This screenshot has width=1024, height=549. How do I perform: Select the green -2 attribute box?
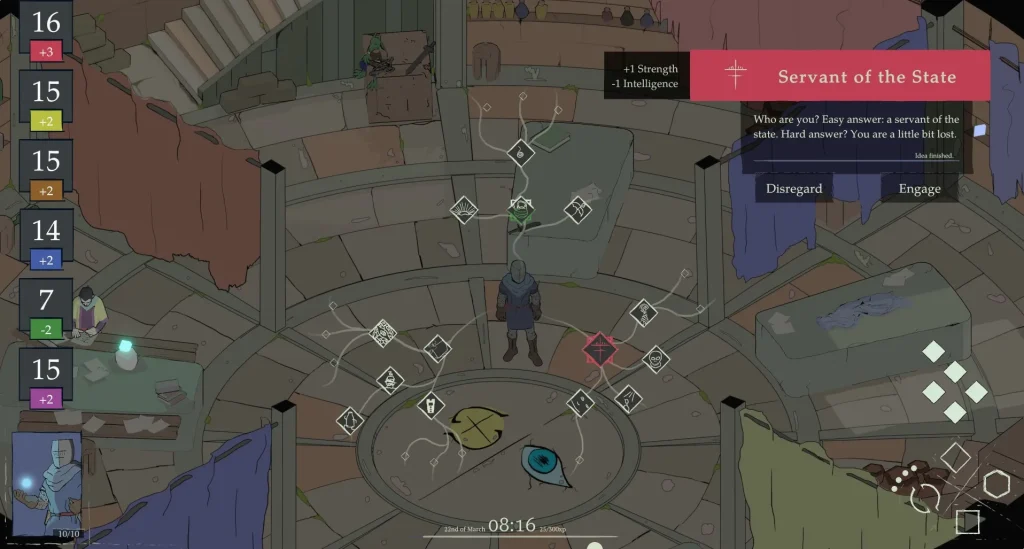coord(46,327)
